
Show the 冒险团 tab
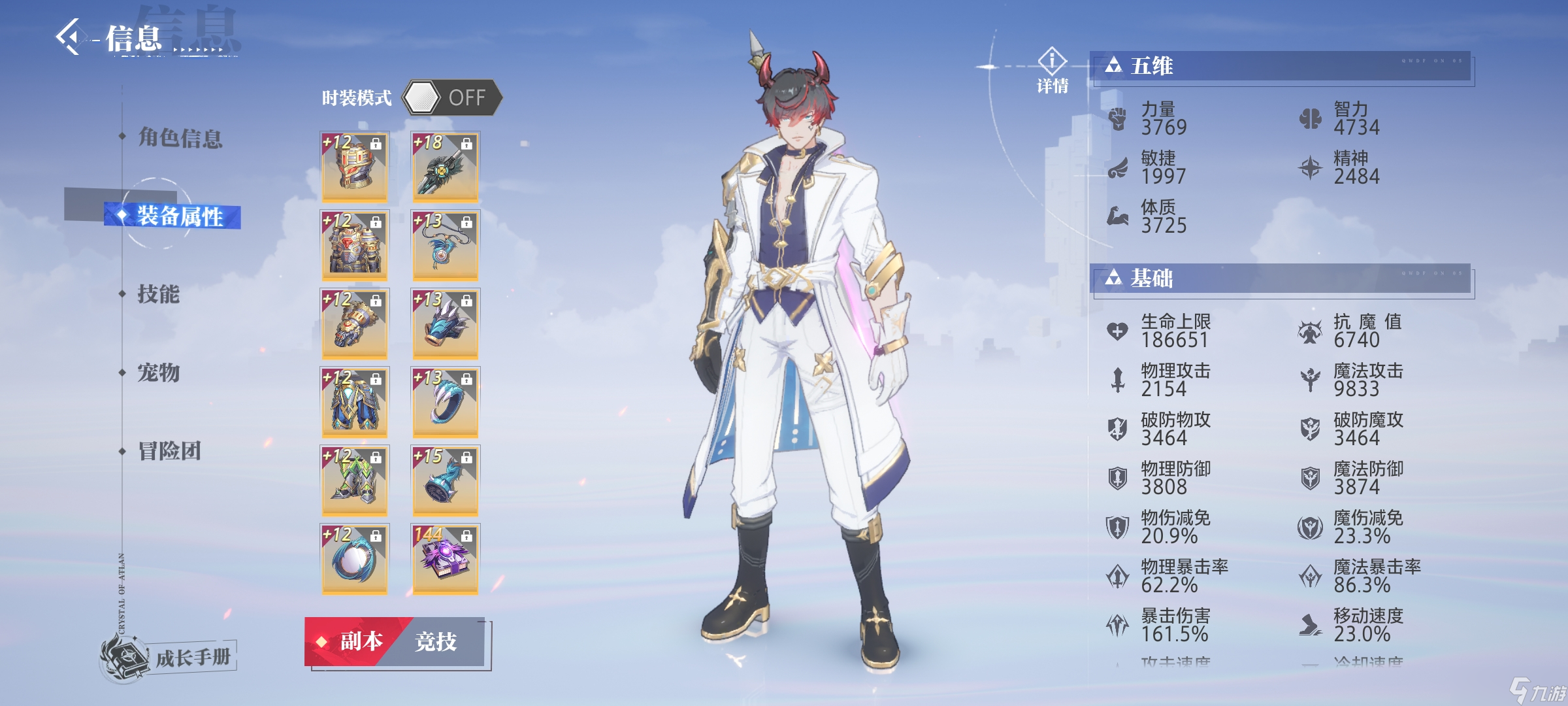169,451
